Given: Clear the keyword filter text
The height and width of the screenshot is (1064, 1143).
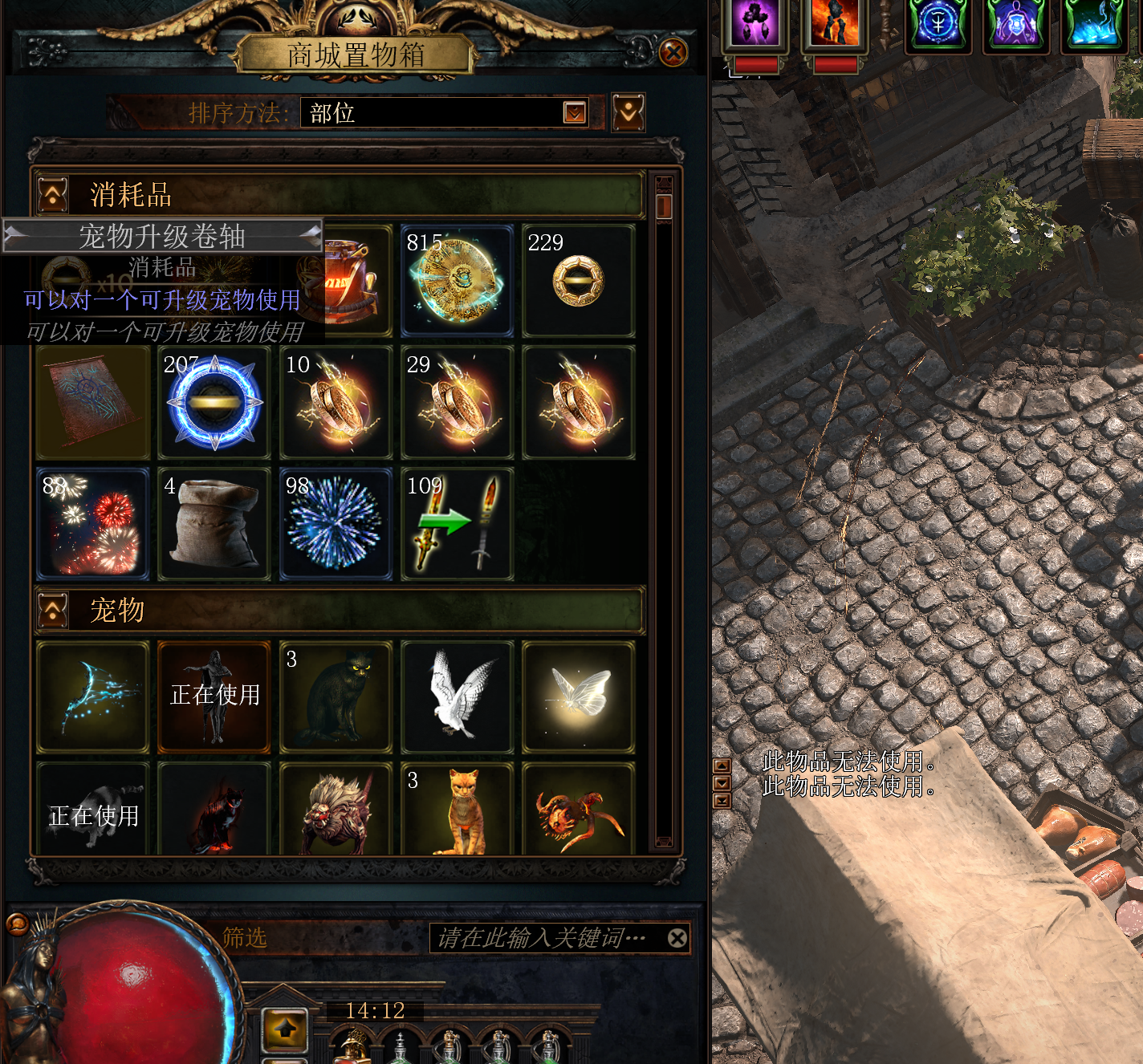Looking at the screenshot, I should (x=677, y=938).
